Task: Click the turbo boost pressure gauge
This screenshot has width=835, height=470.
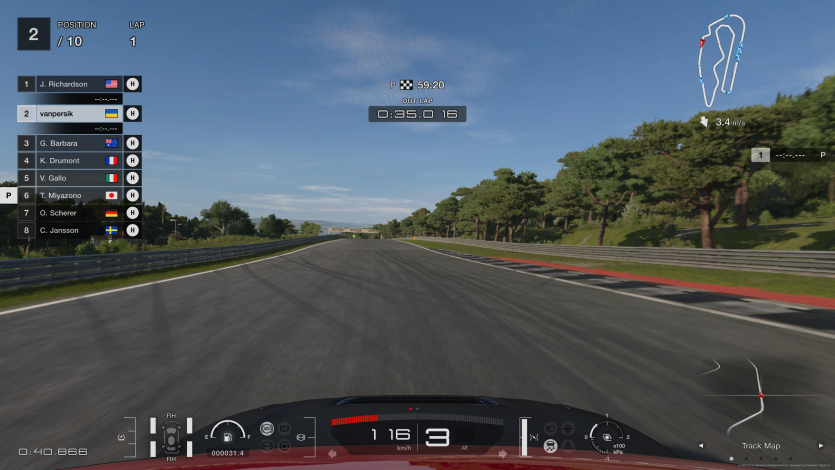Action: 607,436
